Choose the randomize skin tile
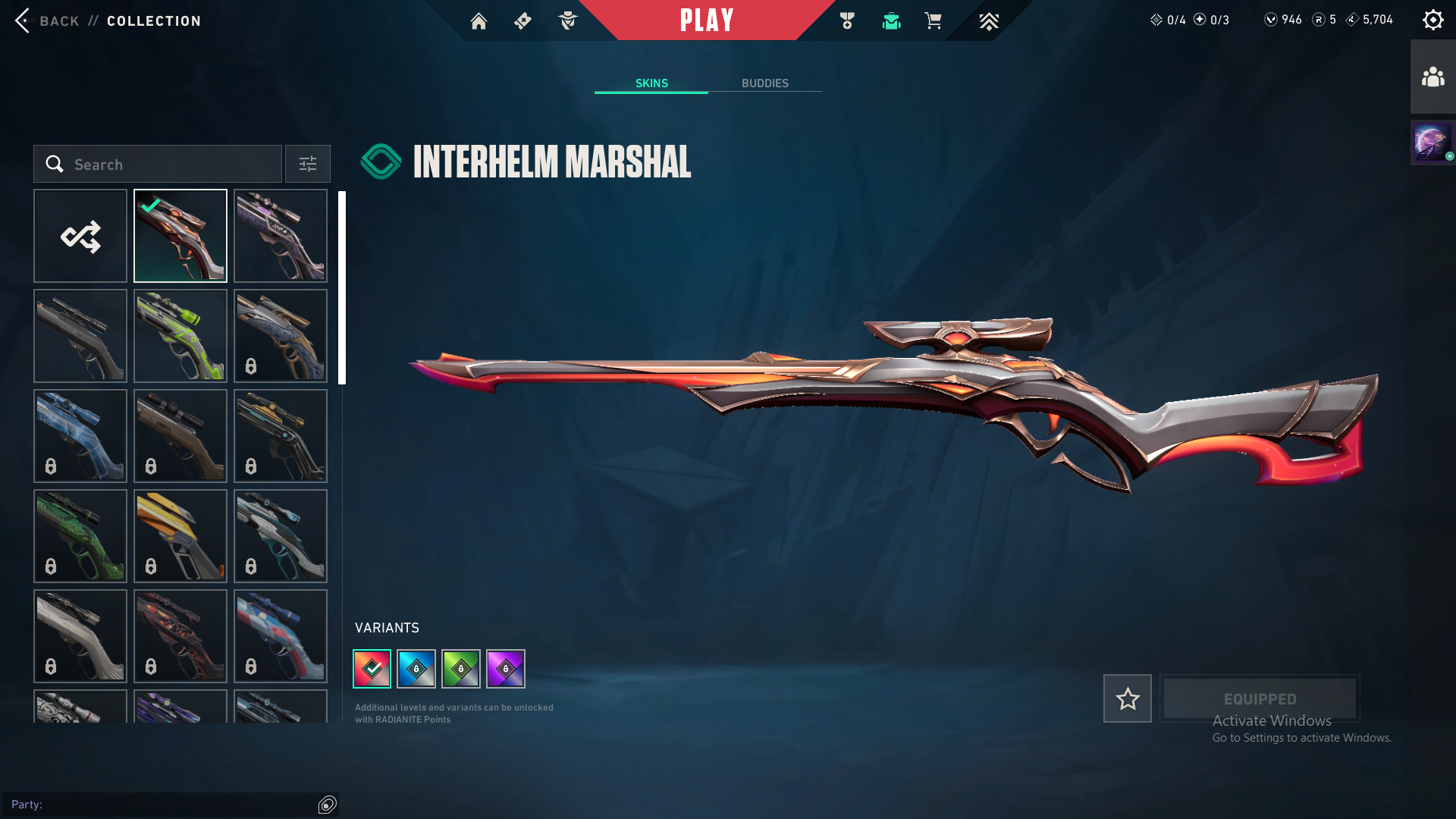 80,236
